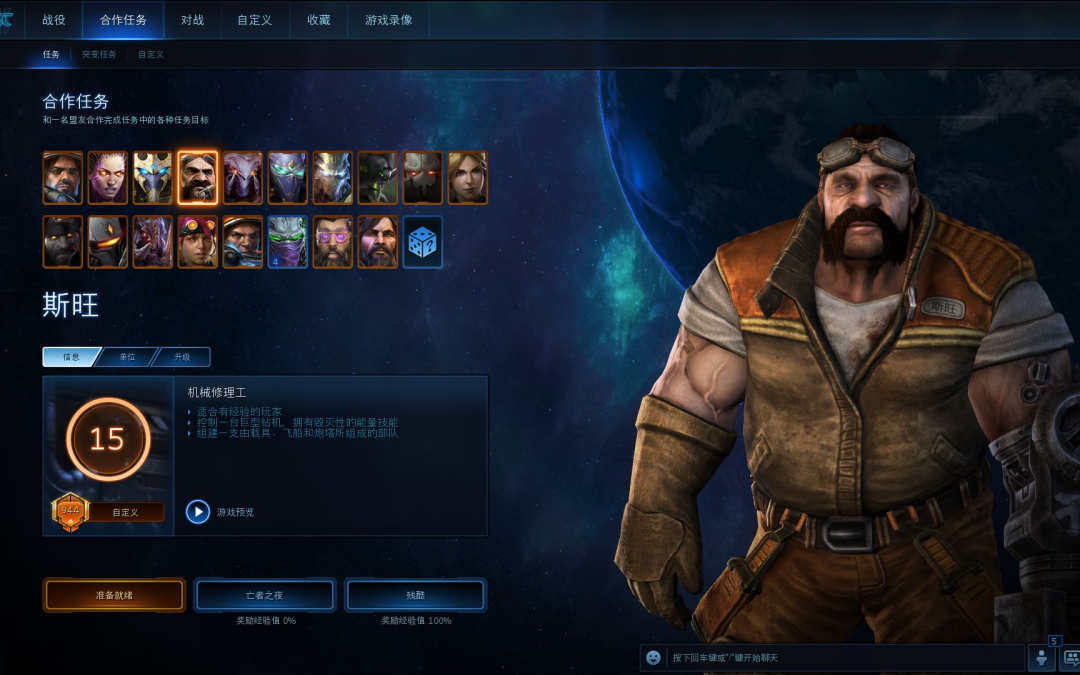Open the 收藏 collection menu
The width and height of the screenshot is (1080, 675).
[318, 20]
